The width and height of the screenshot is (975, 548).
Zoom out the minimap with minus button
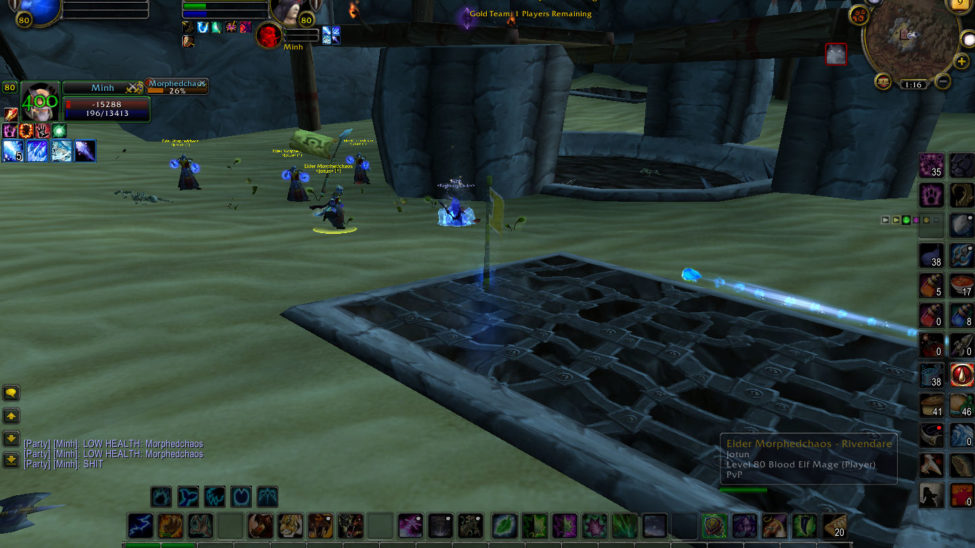coord(942,82)
